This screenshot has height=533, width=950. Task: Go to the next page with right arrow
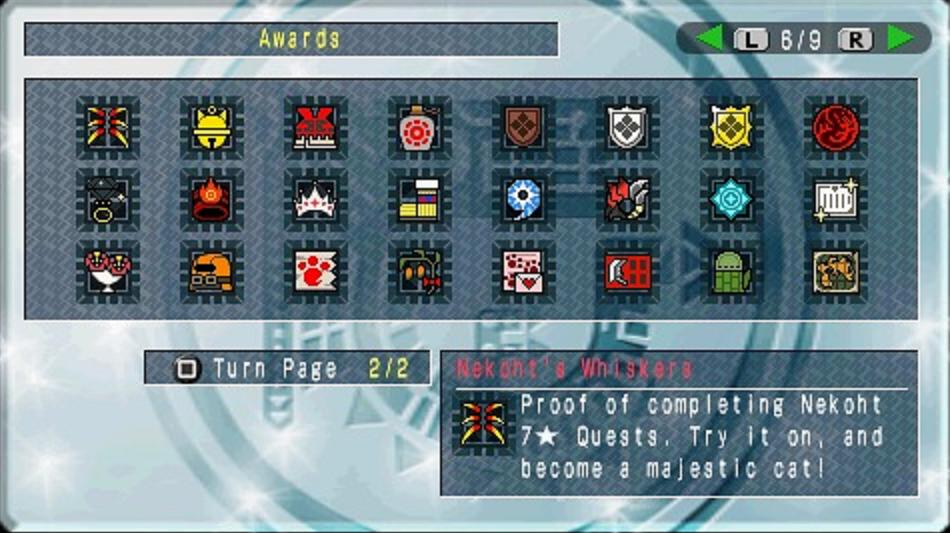click(x=900, y=39)
